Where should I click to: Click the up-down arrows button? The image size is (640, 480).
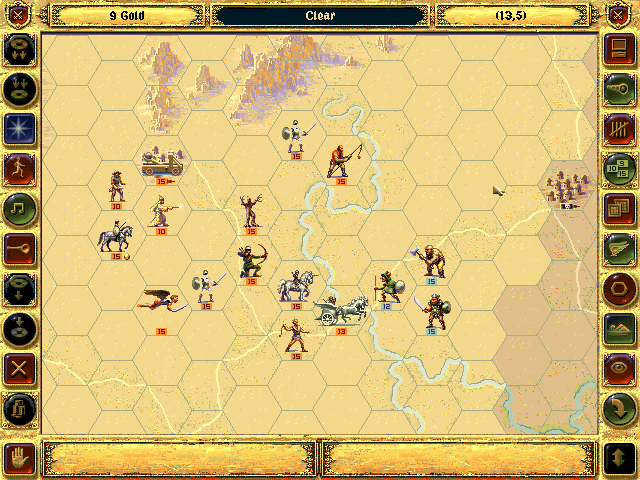[618, 457]
